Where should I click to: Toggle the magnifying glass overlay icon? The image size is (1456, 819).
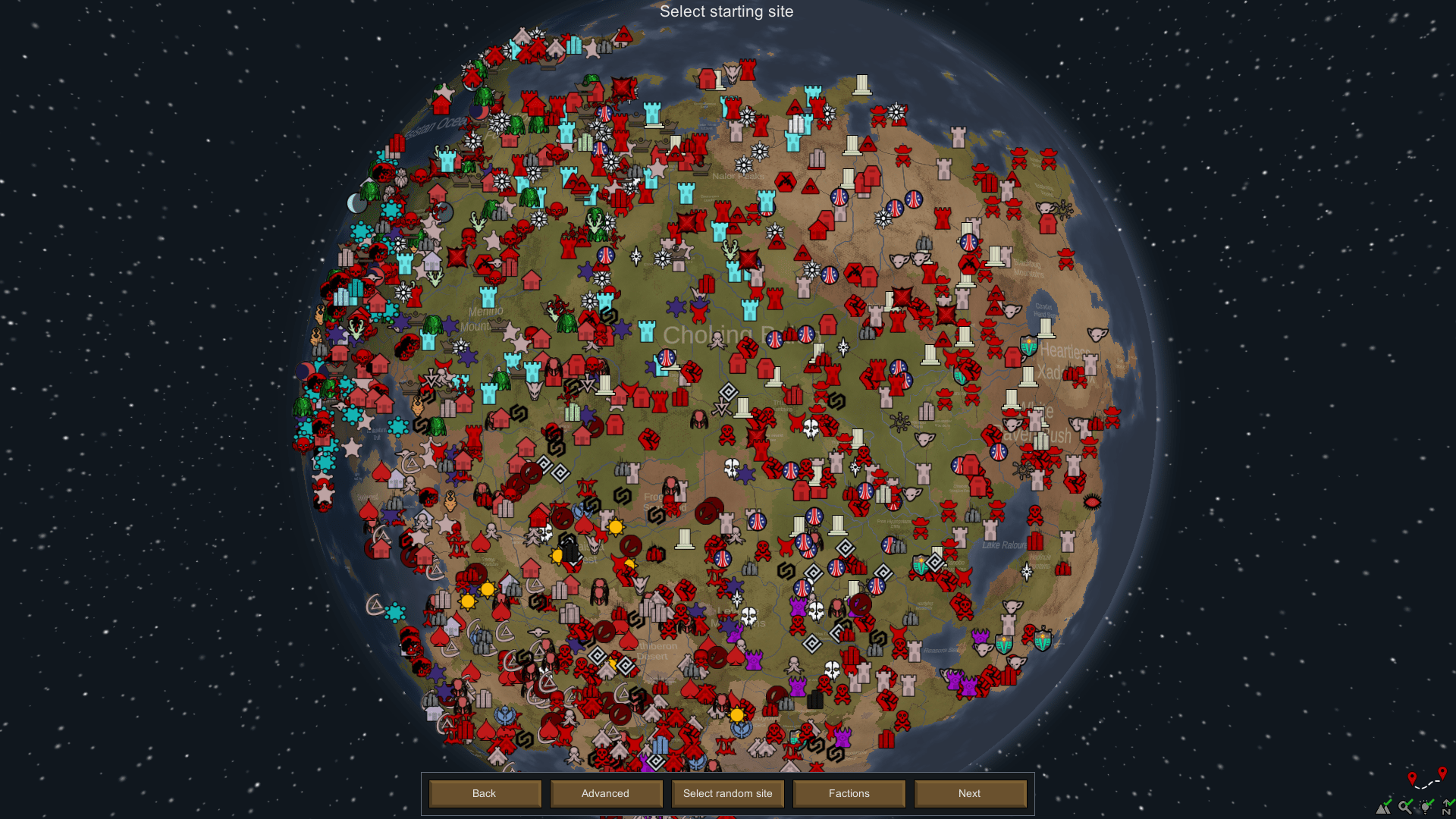click(1405, 807)
